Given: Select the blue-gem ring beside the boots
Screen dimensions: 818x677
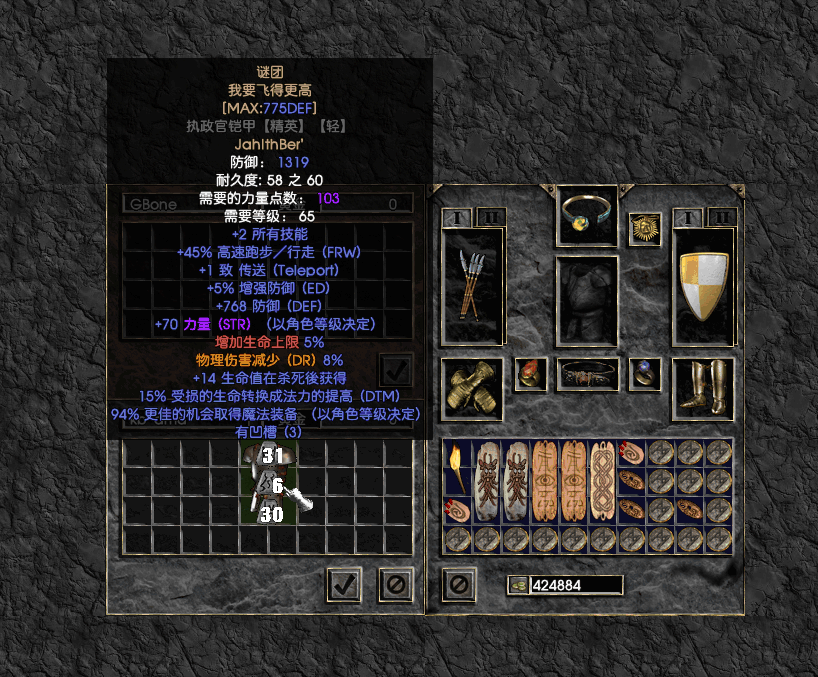Looking at the screenshot, I should (645, 375).
